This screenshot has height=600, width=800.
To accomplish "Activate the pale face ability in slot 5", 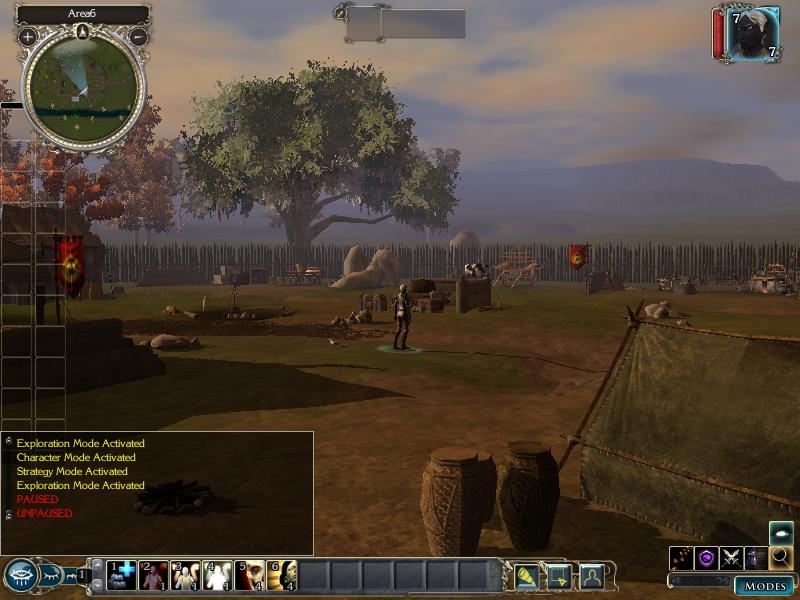I will click(x=249, y=575).
